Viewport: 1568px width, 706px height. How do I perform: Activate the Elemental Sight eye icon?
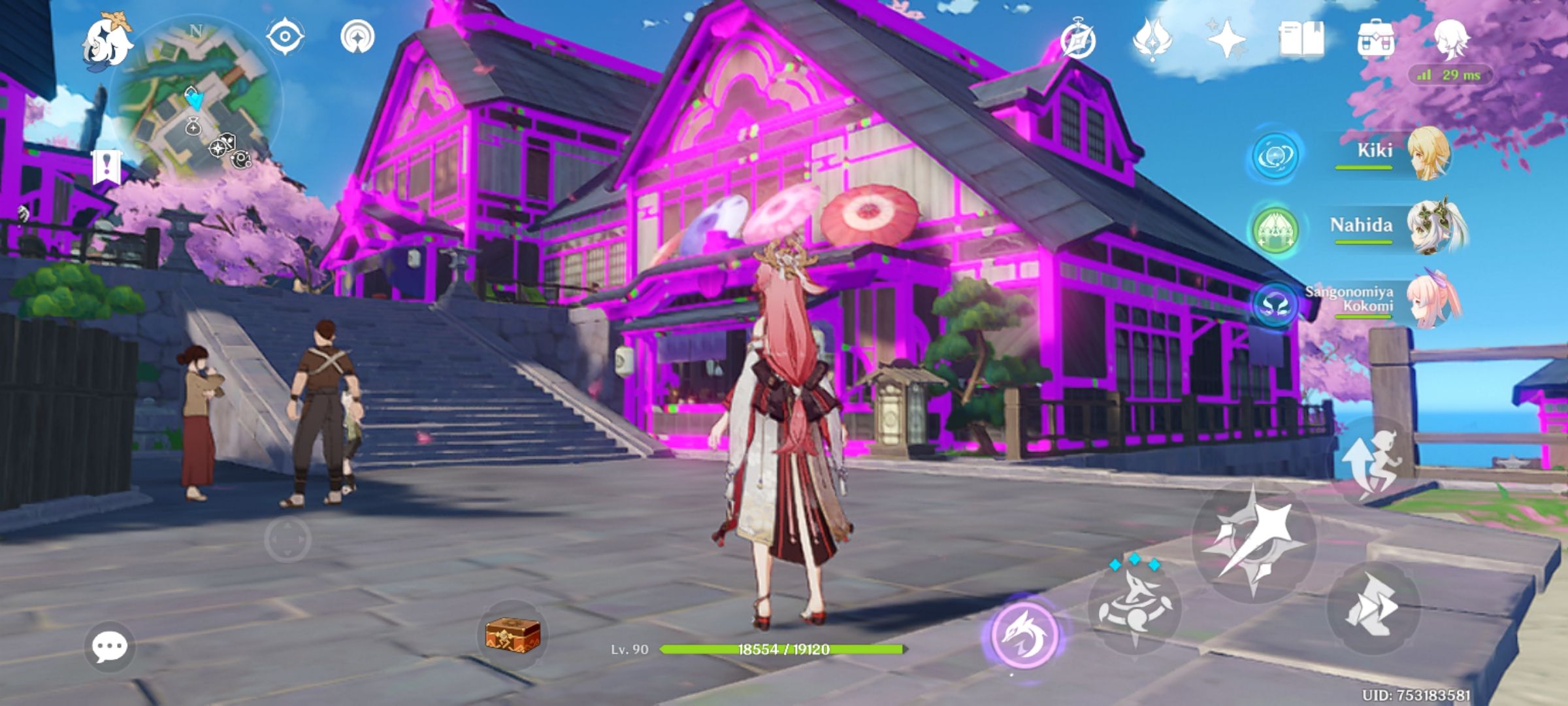tap(284, 37)
